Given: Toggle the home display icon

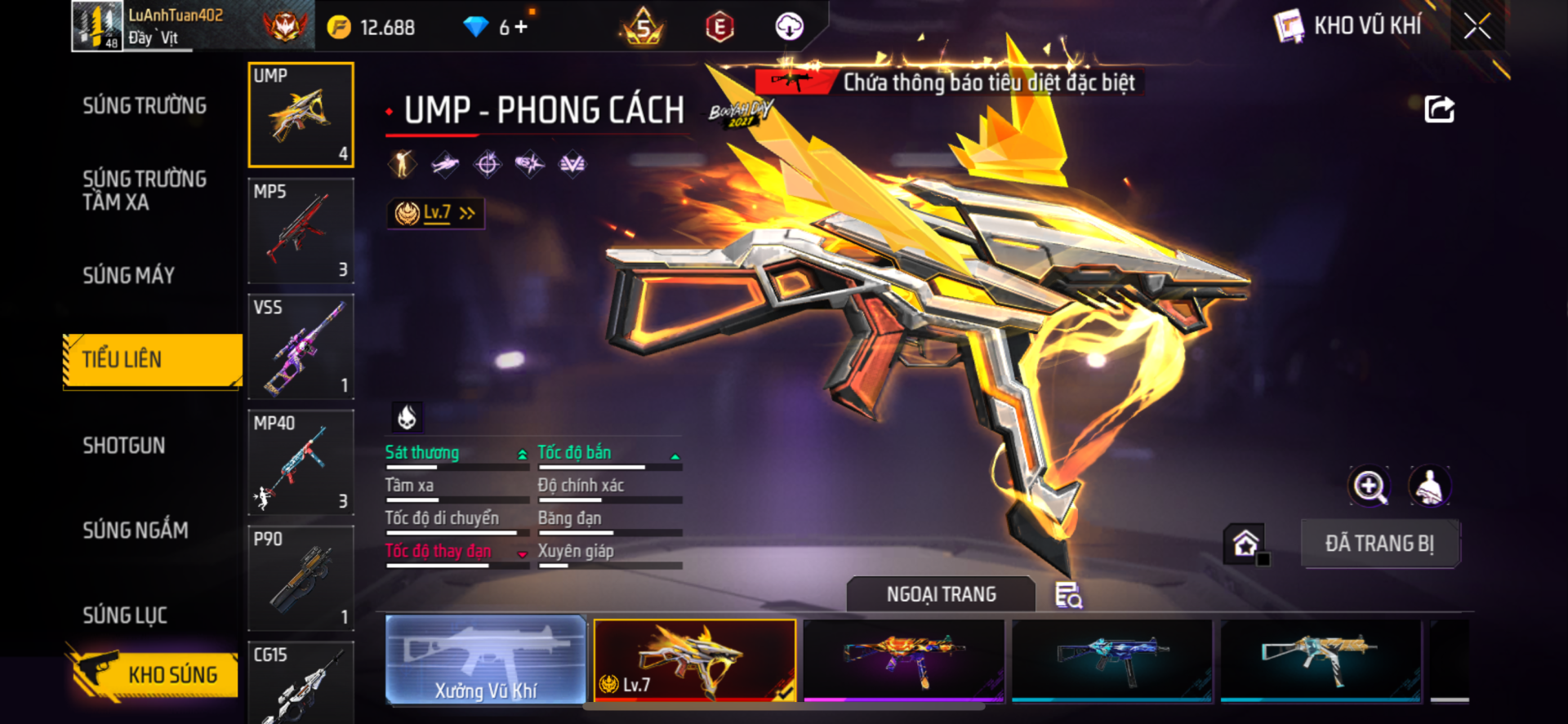Looking at the screenshot, I should (x=1245, y=544).
